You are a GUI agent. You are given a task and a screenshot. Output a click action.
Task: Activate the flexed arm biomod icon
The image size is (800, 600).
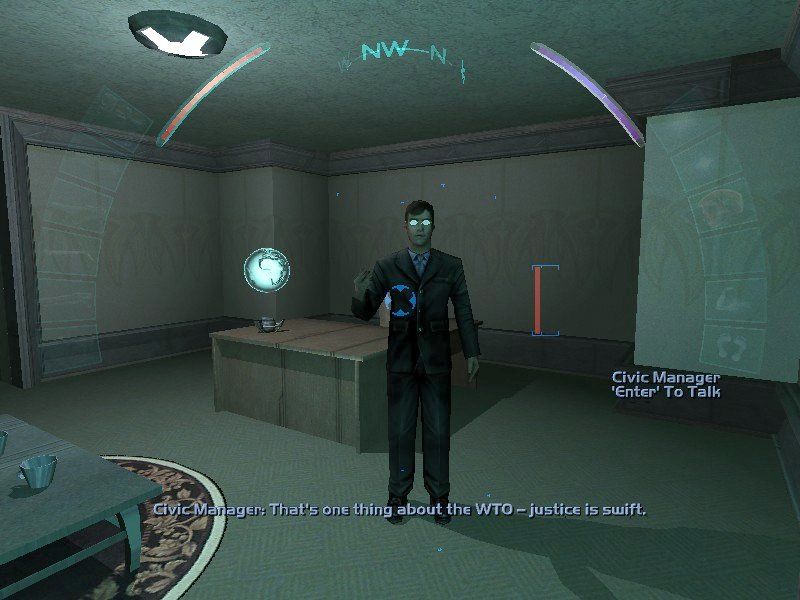pyautogui.click(x=731, y=299)
